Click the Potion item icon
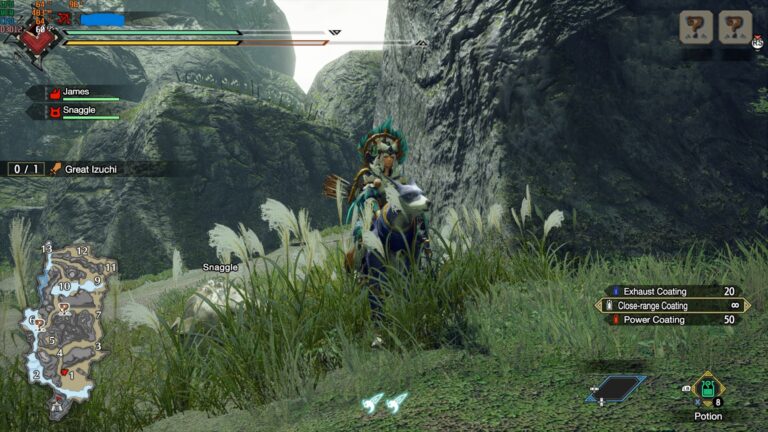Screen dimensions: 768x432 point(708,388)
